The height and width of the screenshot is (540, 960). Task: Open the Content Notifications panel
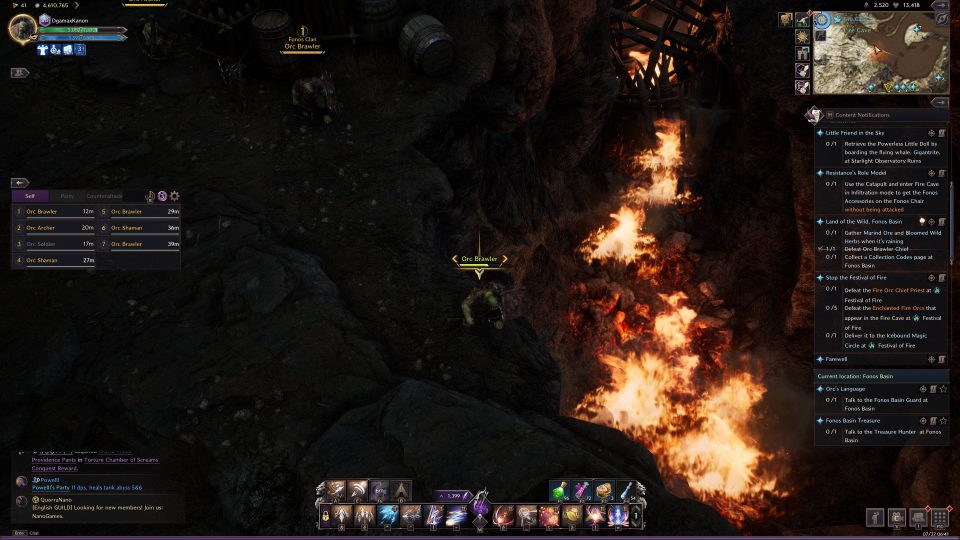point(860,115)
